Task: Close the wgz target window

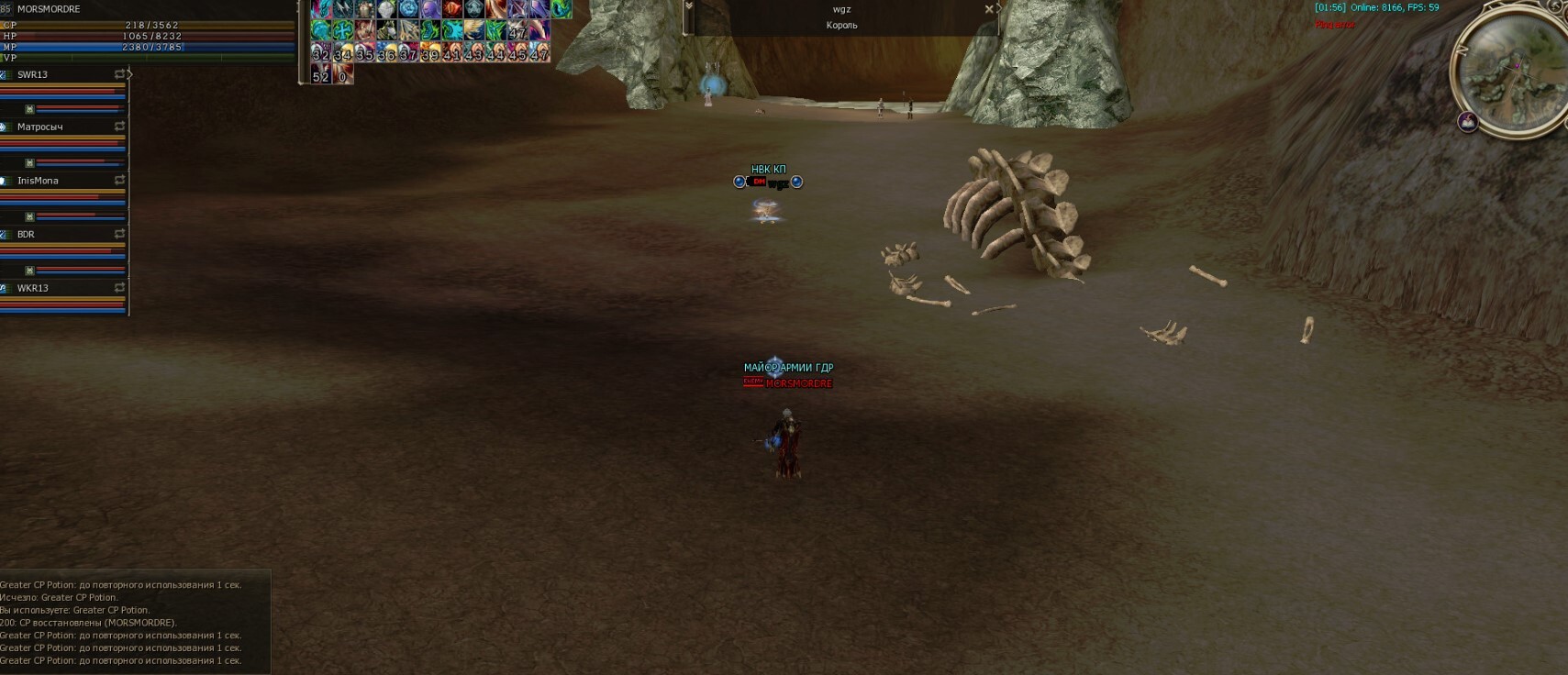Action: pyautogui.click(x=989, y=9)
